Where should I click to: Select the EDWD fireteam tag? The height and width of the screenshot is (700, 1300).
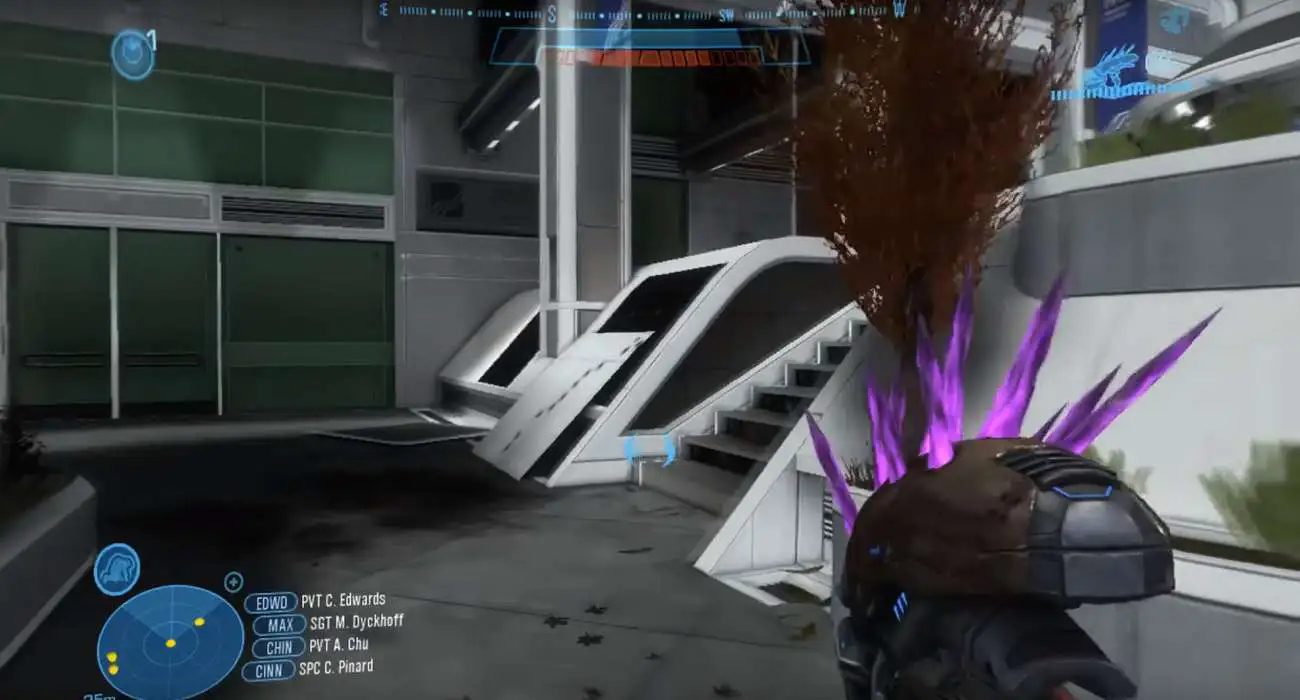[270, 603]
